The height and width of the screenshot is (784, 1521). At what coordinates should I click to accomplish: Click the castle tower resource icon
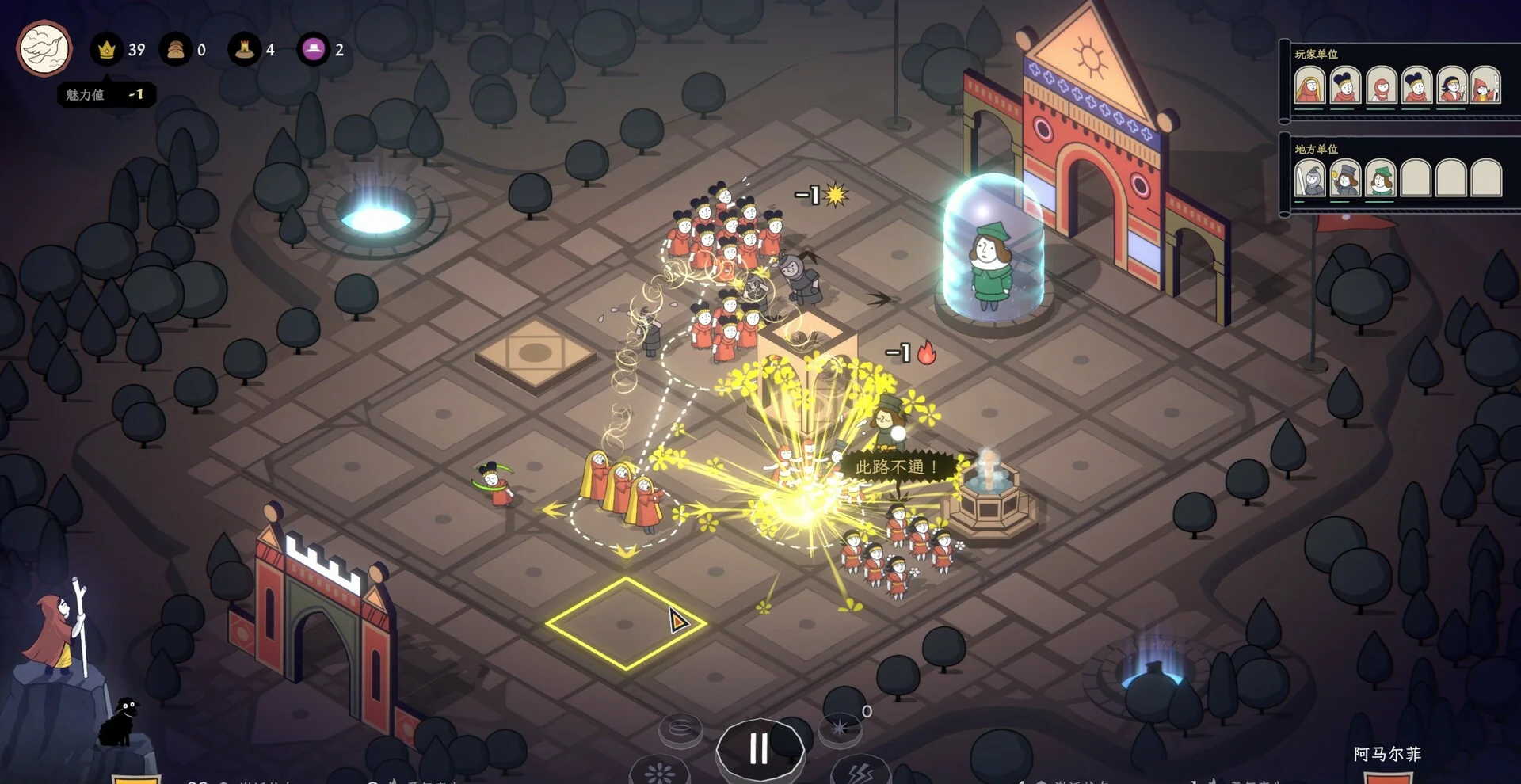coord(244,50)
